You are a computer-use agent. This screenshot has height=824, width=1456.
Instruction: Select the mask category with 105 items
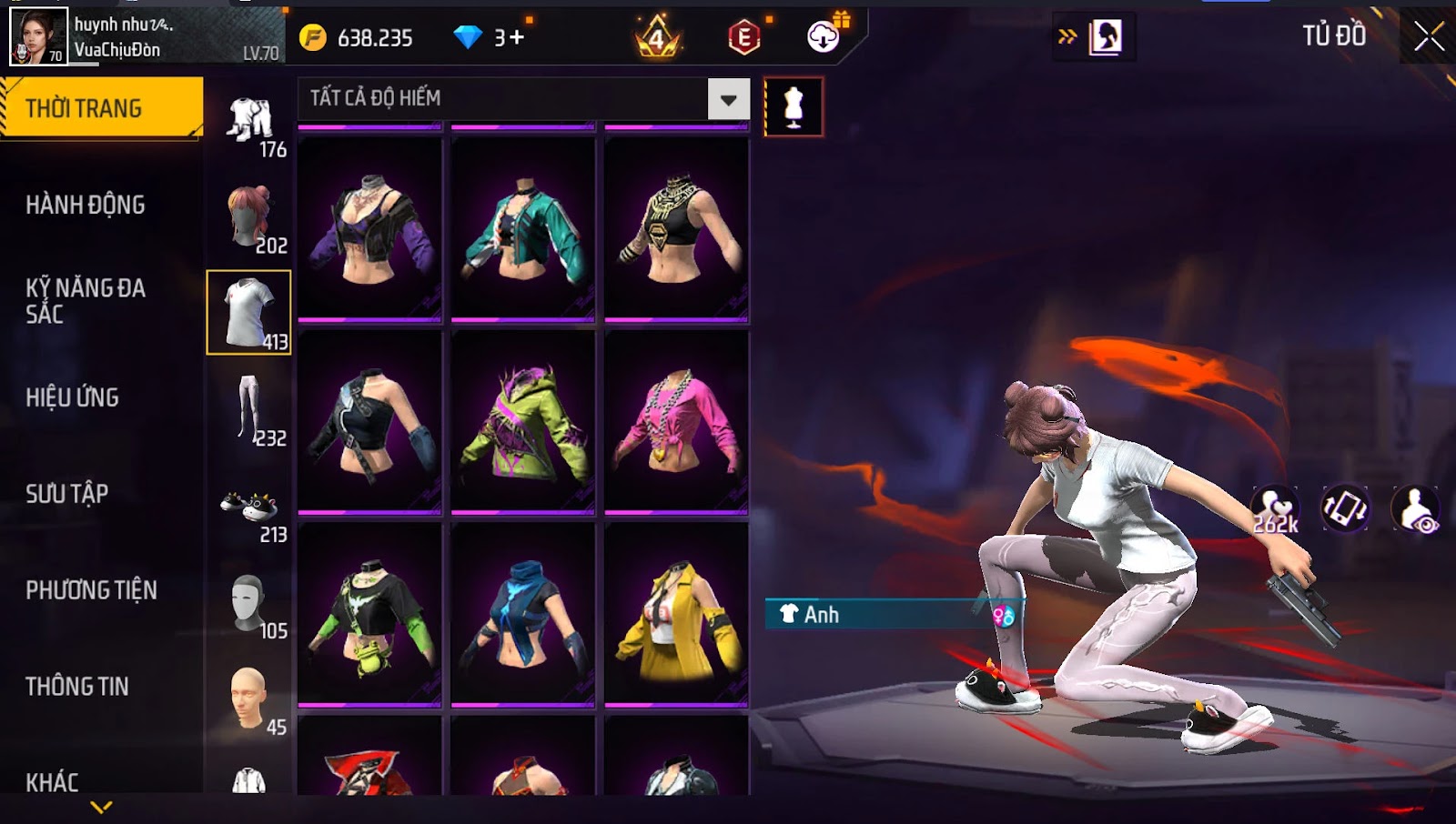coord(249,605)
